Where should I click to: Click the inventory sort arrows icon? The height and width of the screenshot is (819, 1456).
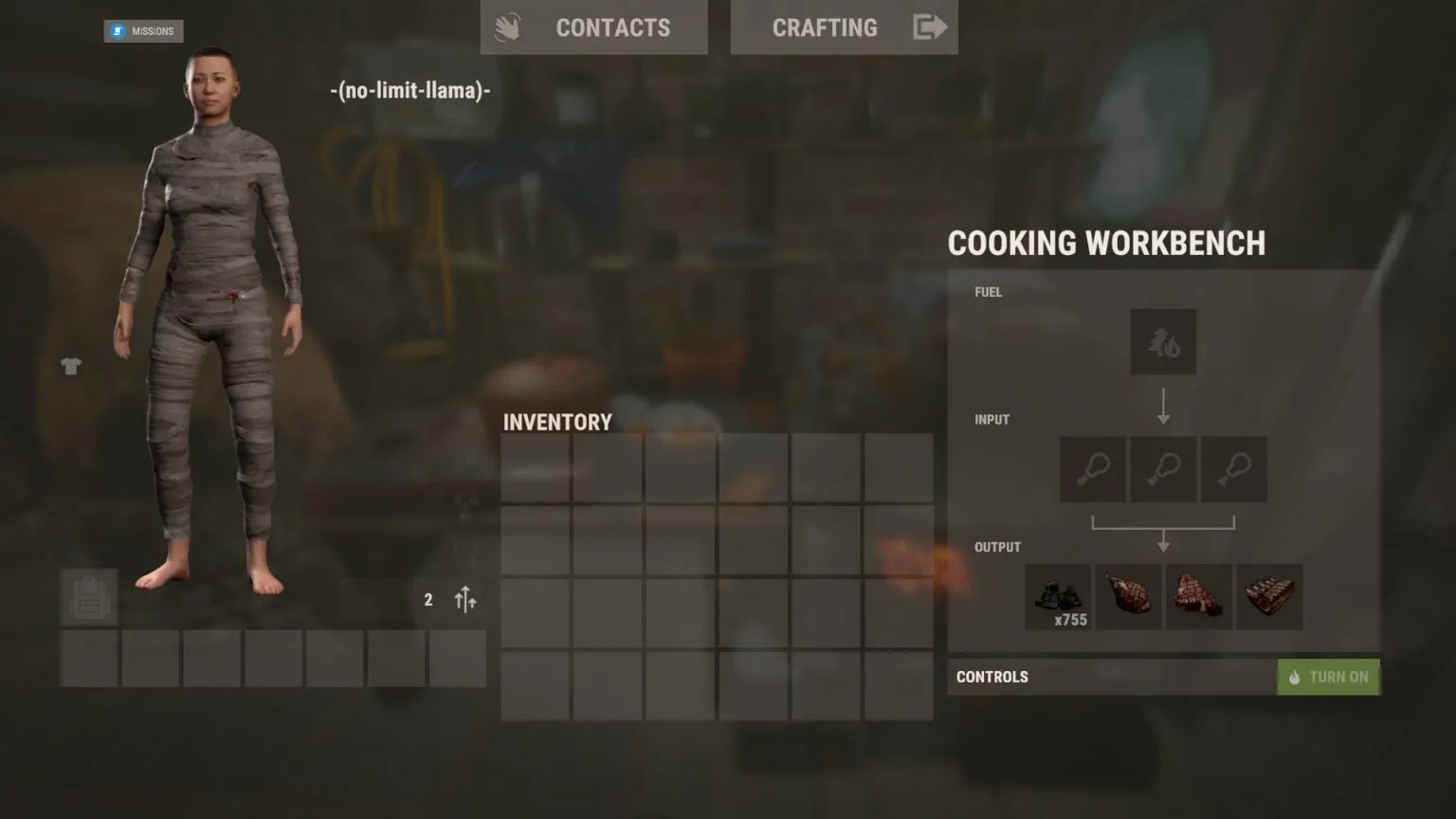pos(464,599)
